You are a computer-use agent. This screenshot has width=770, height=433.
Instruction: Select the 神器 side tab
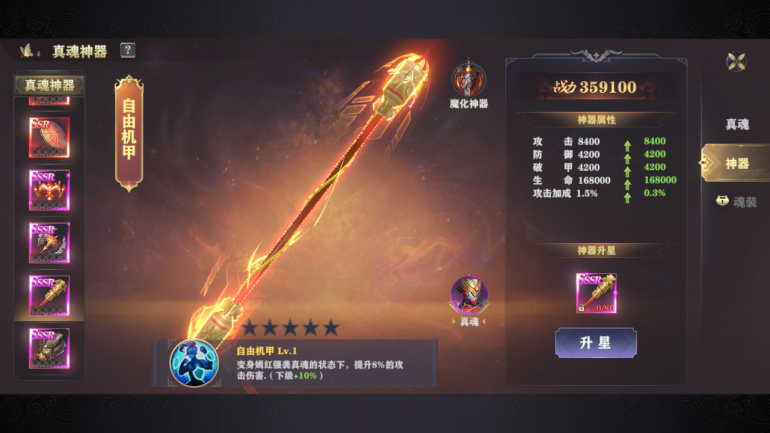(736, 163)
